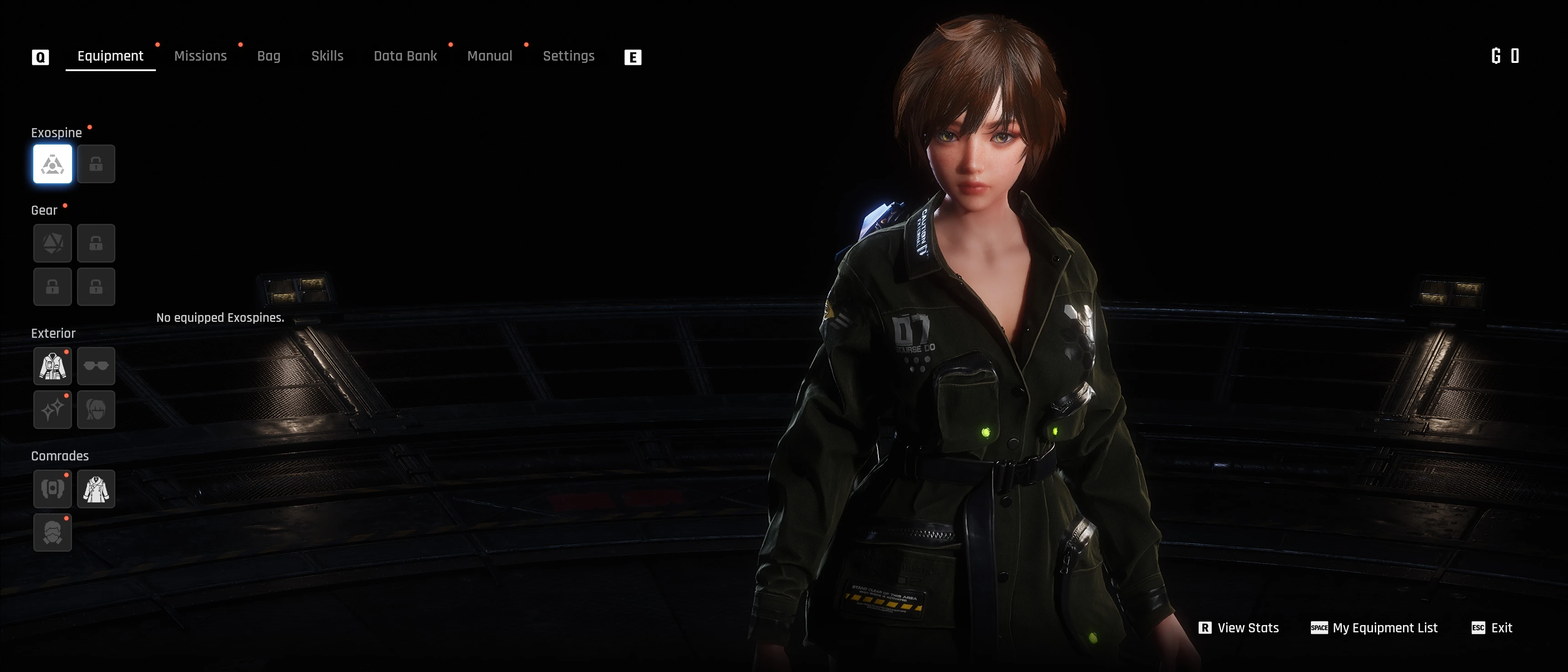Viewport: 1568px width, 672px height.
Task: Go to the Skills tab
Action: (x=327, y=56)
